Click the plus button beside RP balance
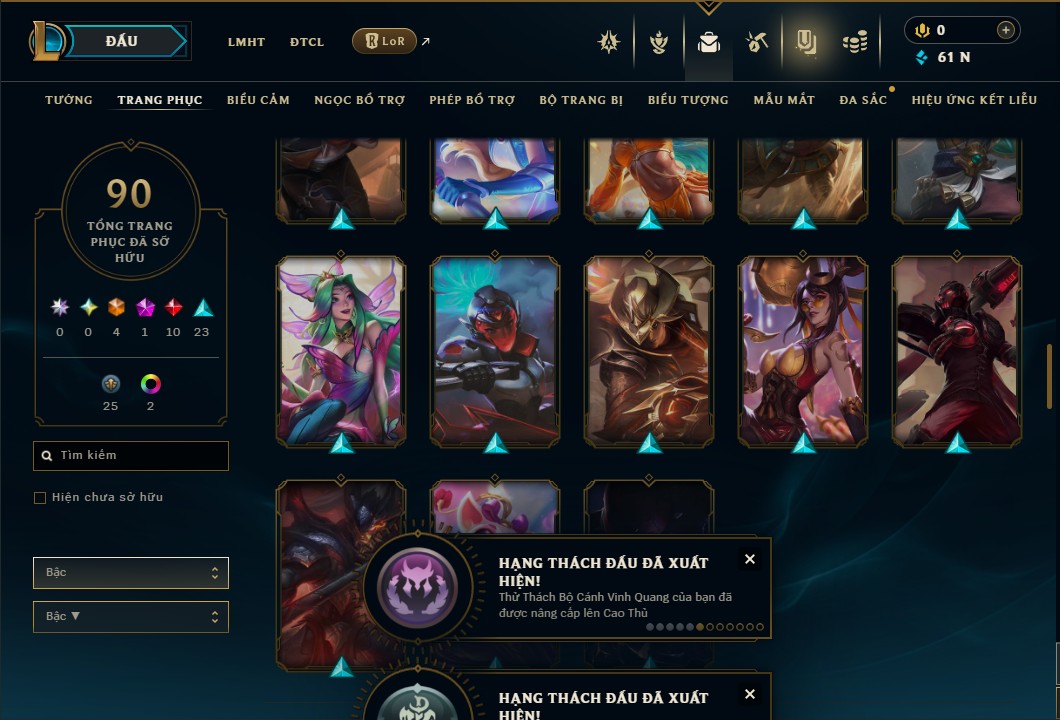The image size is (1060, 720). 1005,30
